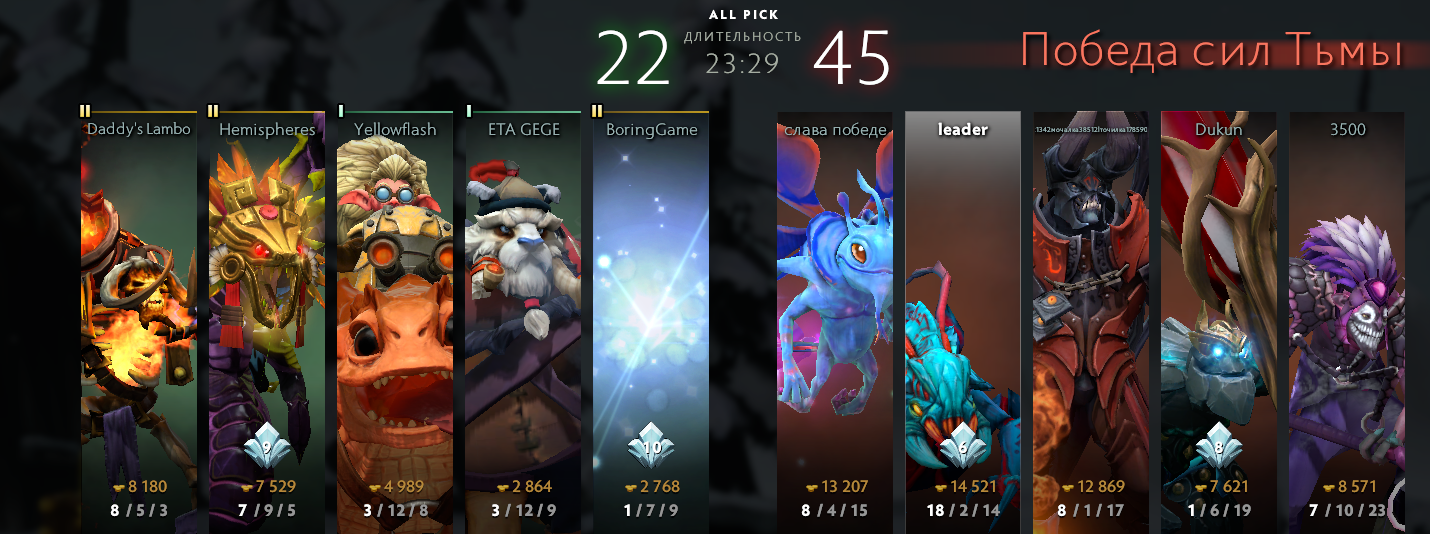Open Hemispheres' player card
Screen dimensions: 1430x534
click(267, 320)
